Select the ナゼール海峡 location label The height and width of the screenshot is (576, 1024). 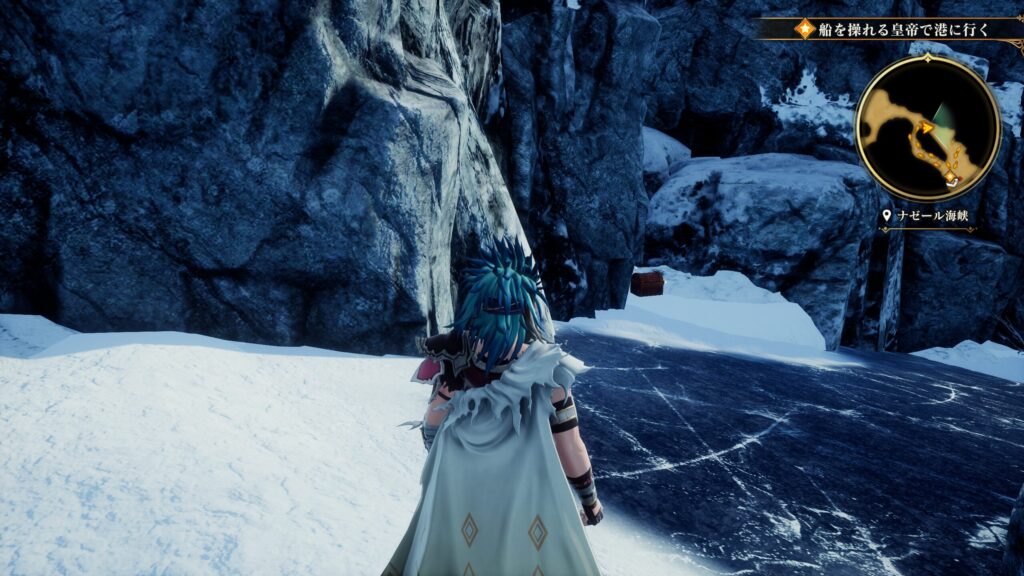point(928,217)
